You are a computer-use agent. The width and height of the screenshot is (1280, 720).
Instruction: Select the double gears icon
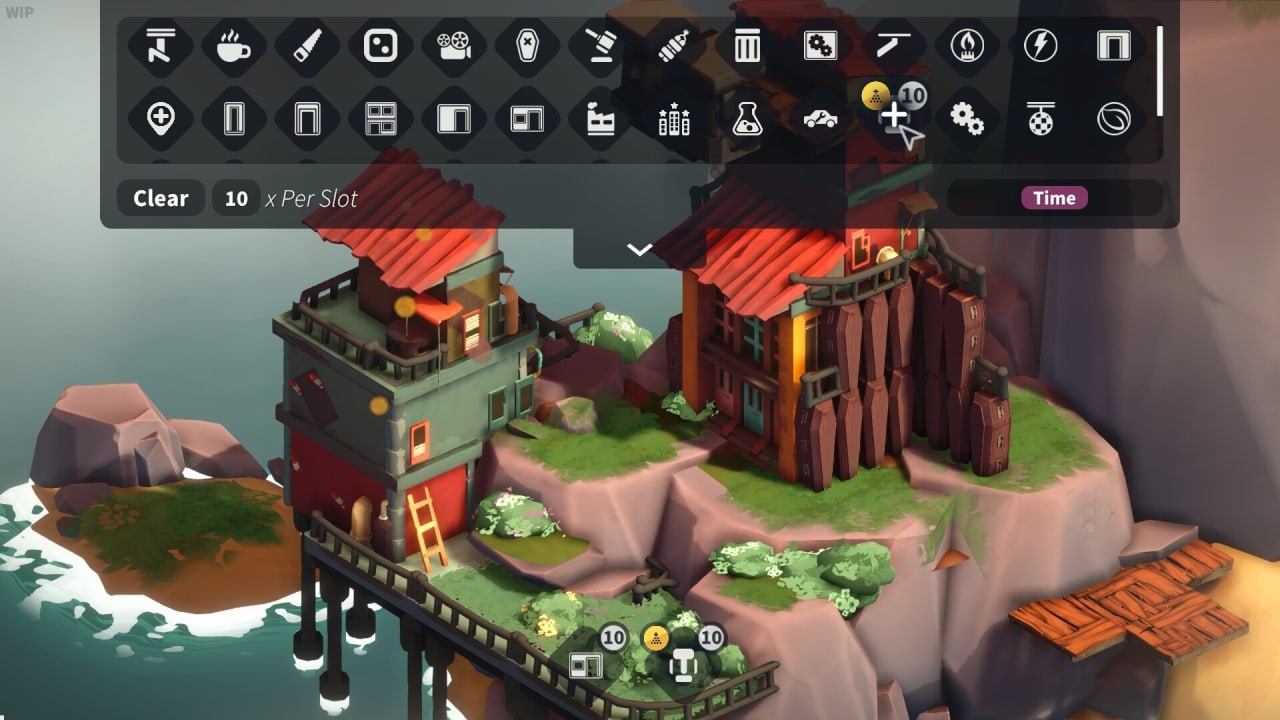967,119
